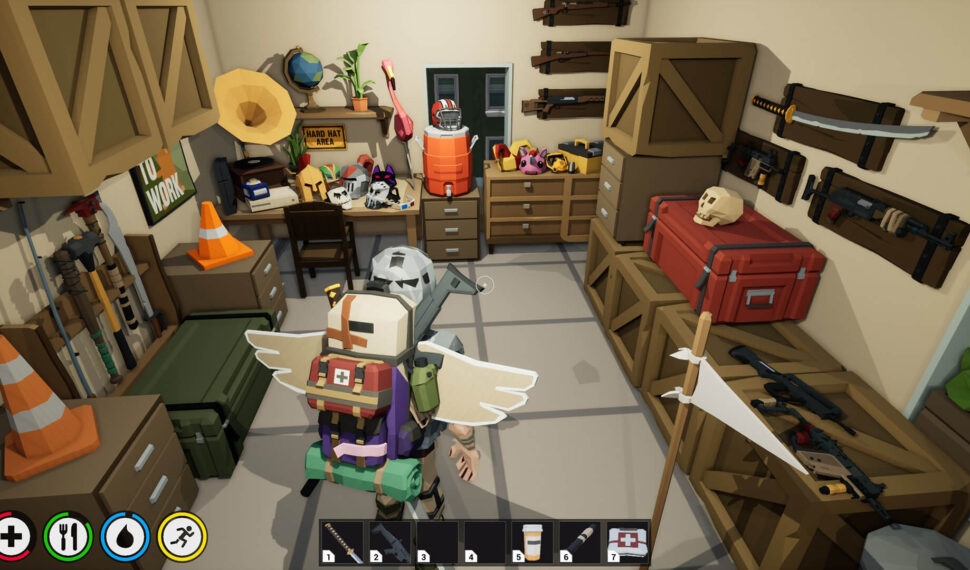The image size is (970, 570).
Task: Select the dark cylinder item in slot 6
Action: [x=580, y=542]
